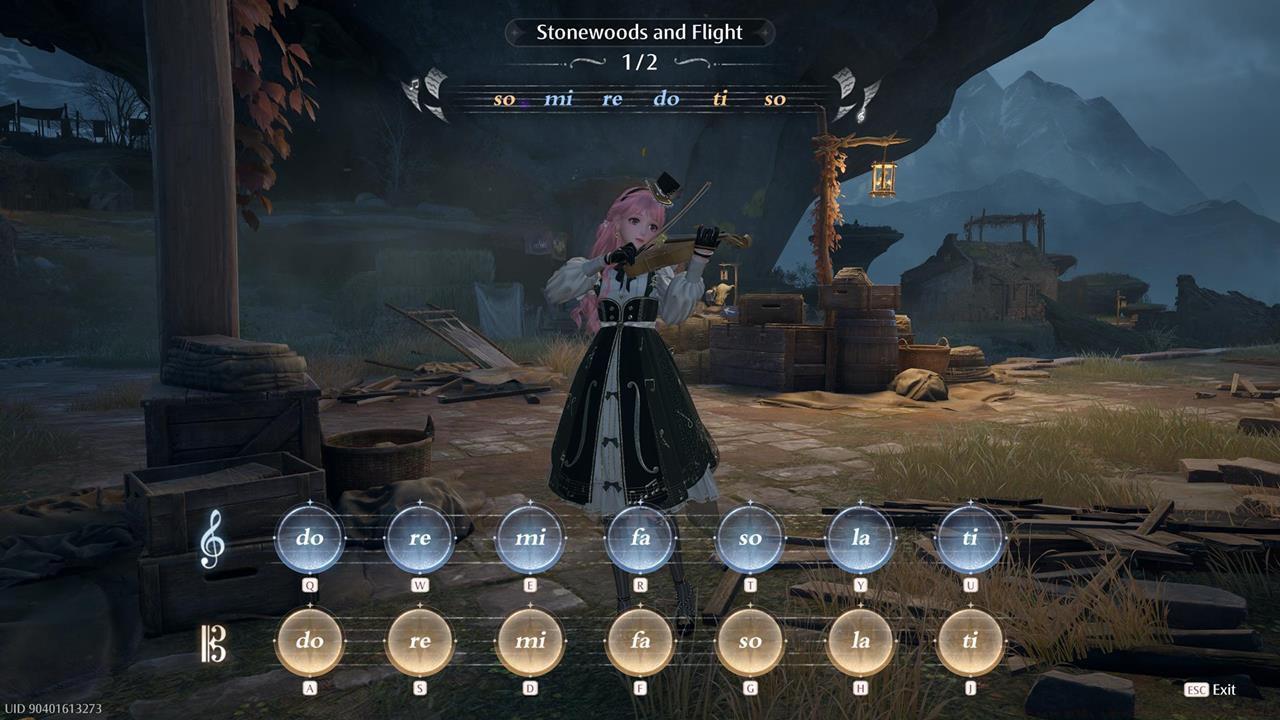This screenshot has height=720, width=1280.
Task: Click the highlighted 'so' note on the melody staff
Action: click(x=503, y=99)
